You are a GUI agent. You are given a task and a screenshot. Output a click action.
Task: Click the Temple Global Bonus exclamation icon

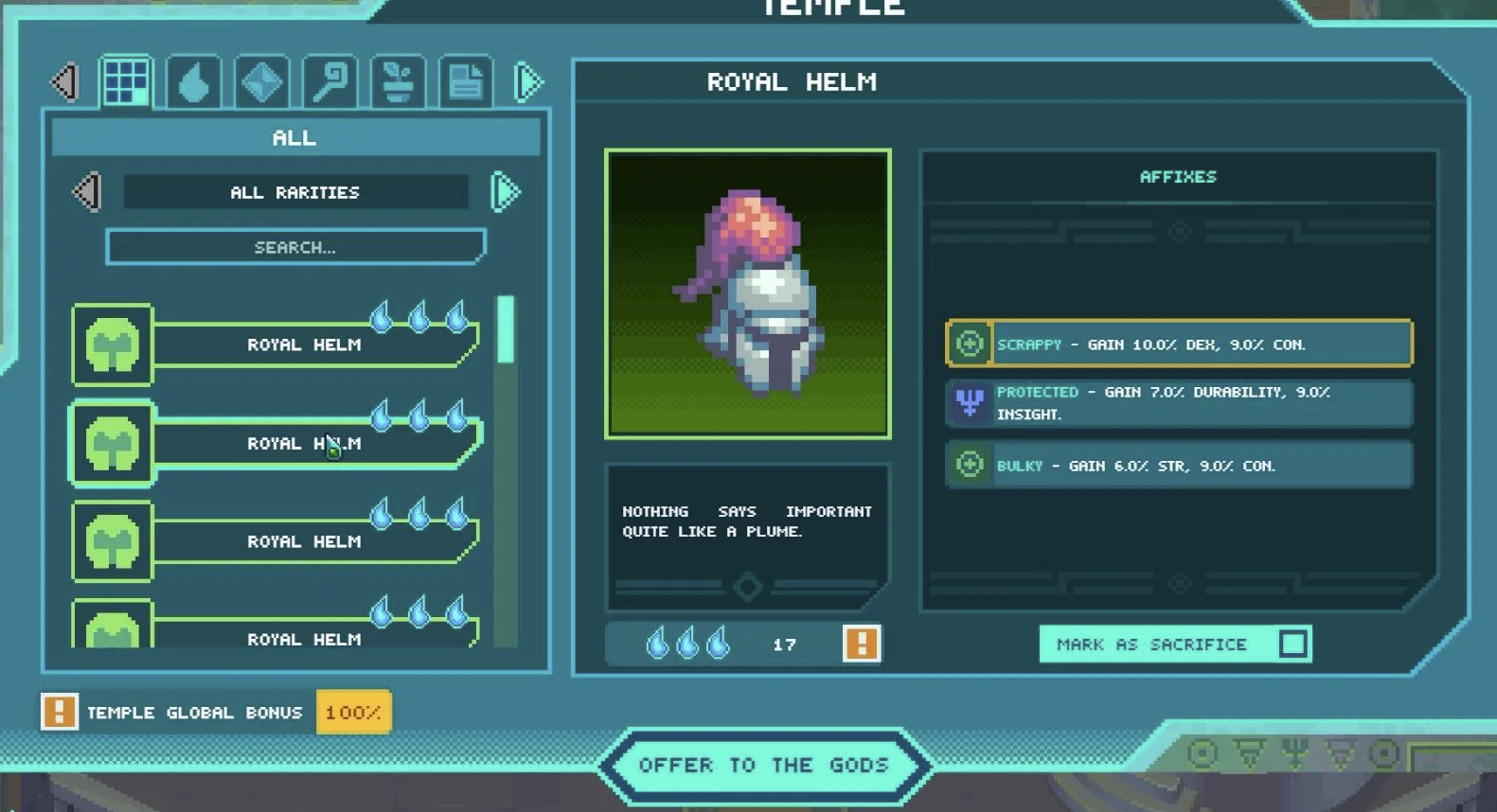(59, 712)
